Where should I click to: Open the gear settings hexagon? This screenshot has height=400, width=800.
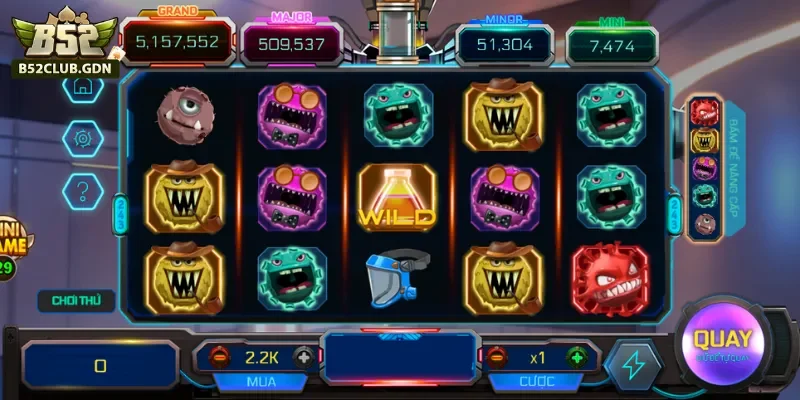click(83, 137)
